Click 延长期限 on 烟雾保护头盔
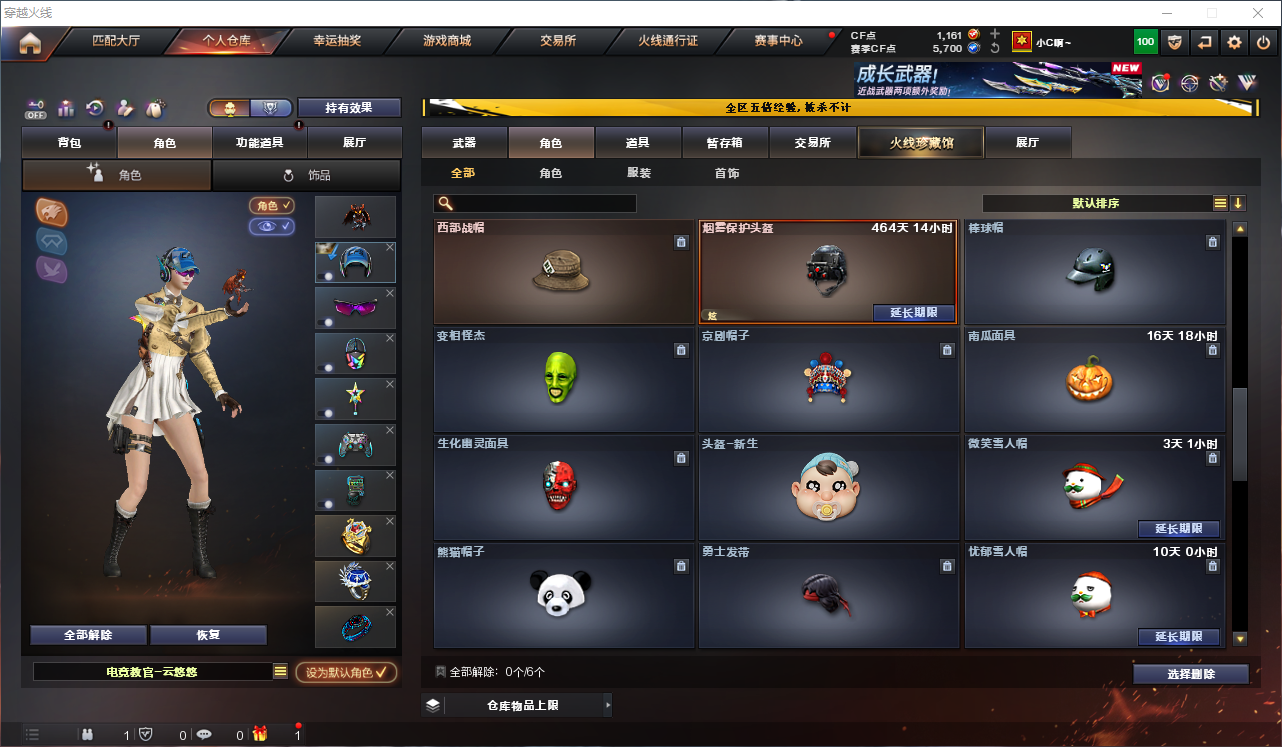The image size is (1282, 747). point(913,313)
